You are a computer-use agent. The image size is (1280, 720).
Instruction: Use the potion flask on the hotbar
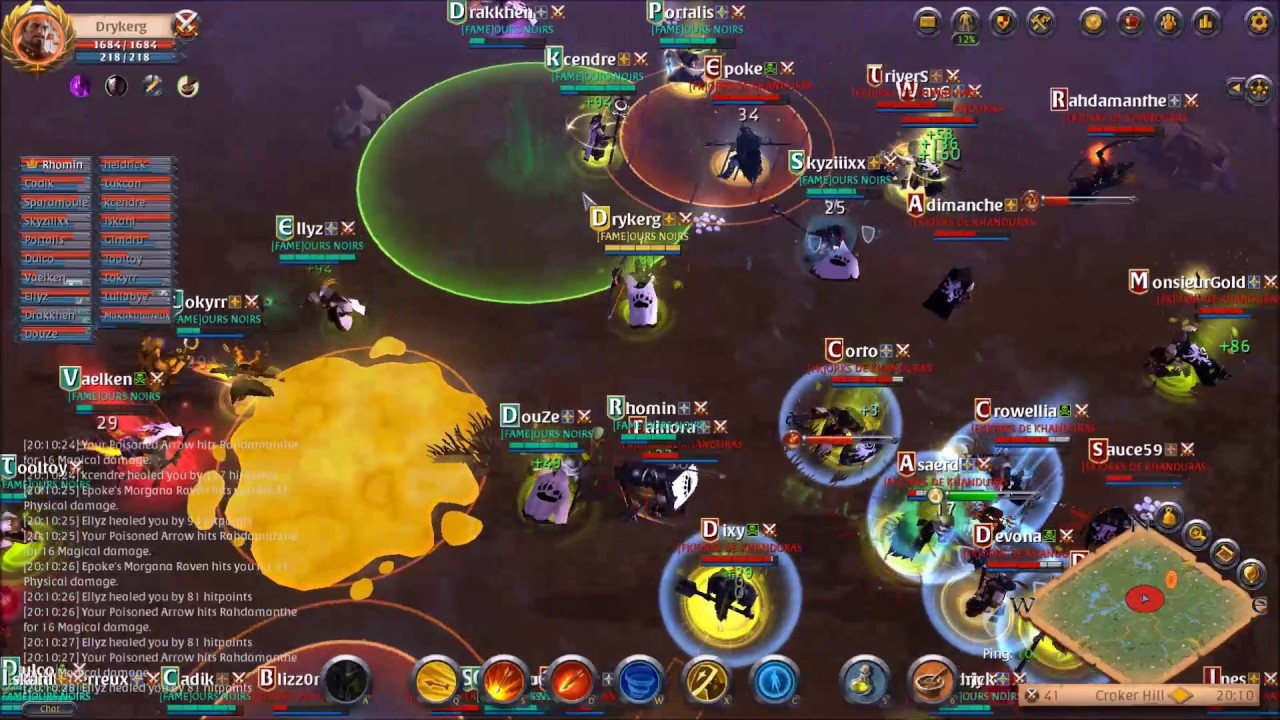863,681
